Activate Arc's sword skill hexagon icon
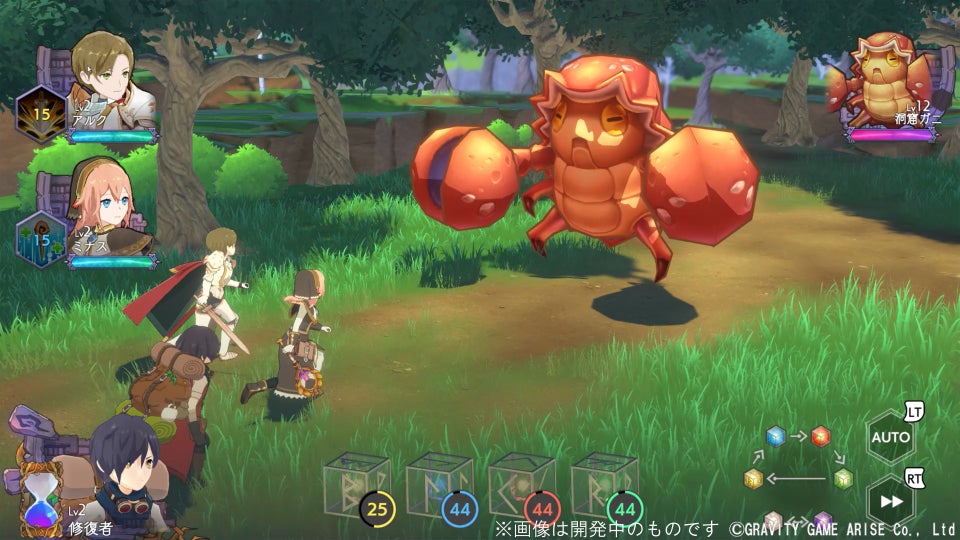Viewport: 960px width, 540px height. (41, 114)
